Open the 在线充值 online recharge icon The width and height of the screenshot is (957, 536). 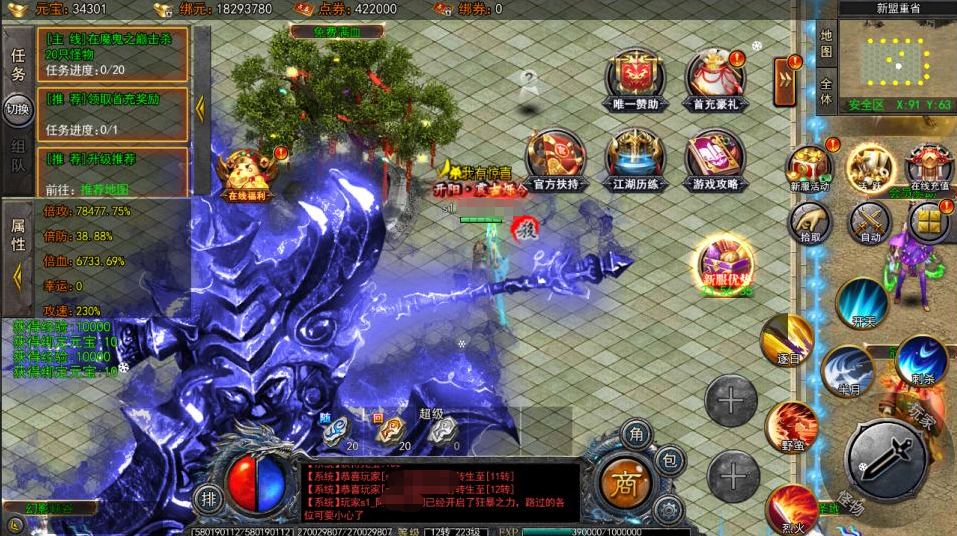coord(928,168)
